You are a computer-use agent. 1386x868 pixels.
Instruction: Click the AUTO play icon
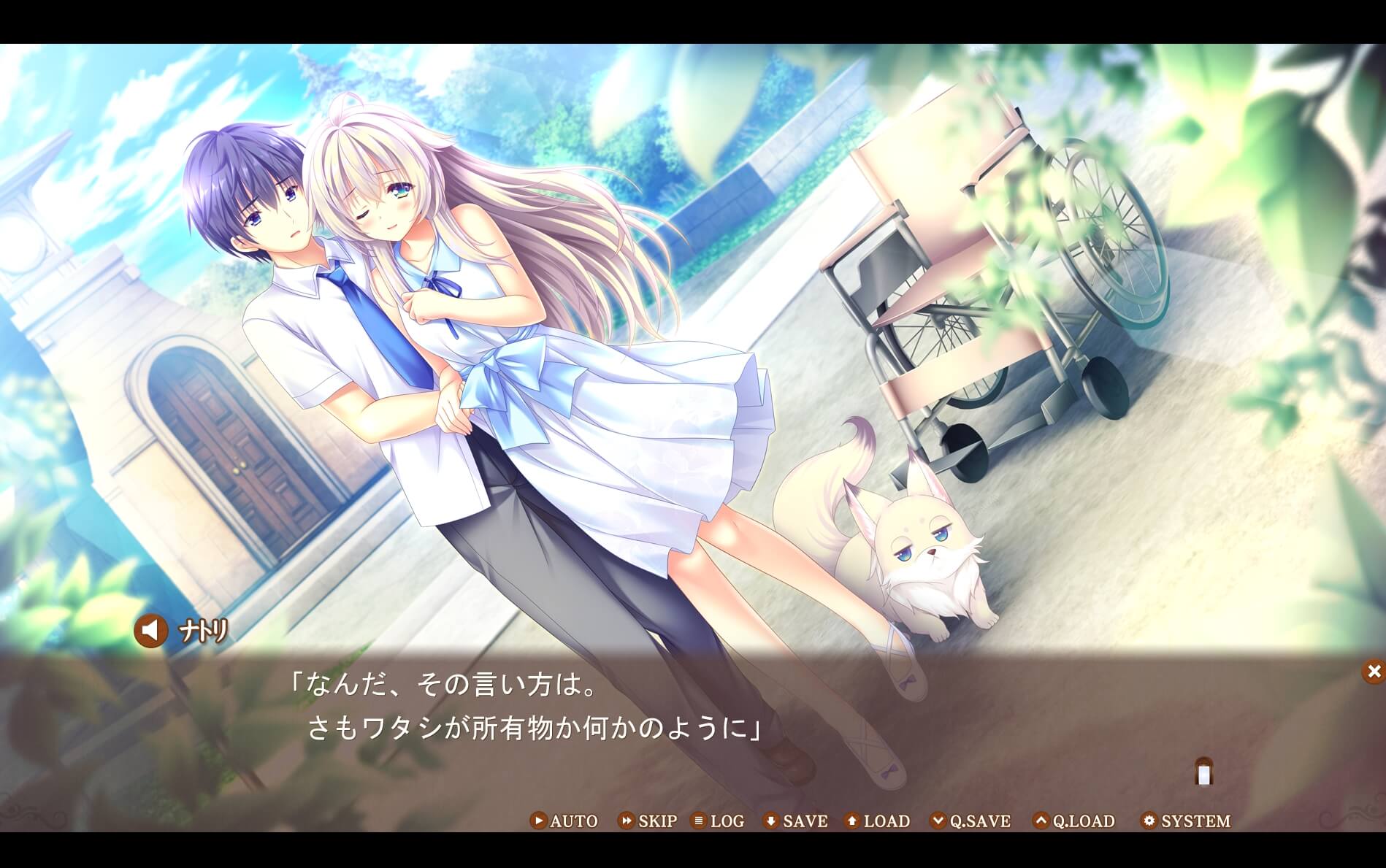(x=537, y=821)
